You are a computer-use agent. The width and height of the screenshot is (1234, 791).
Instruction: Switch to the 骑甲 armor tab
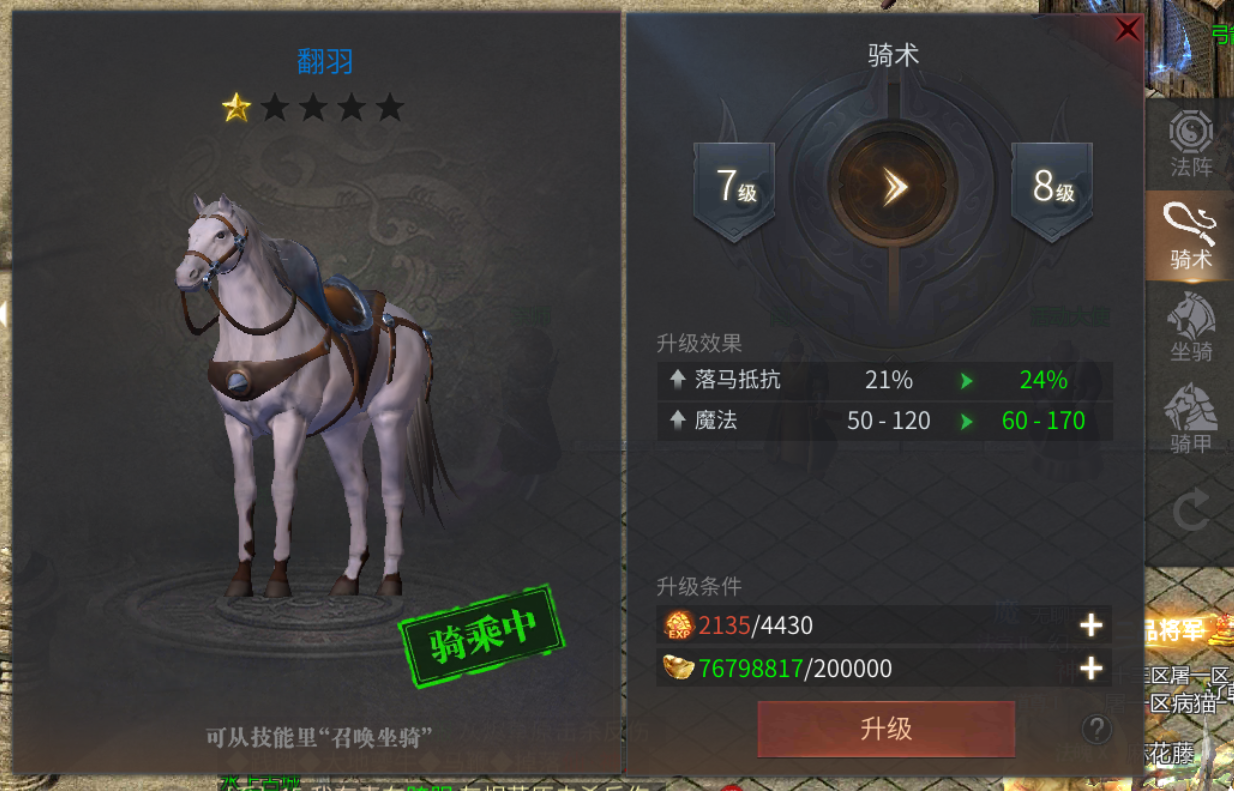coord(1190,420)
